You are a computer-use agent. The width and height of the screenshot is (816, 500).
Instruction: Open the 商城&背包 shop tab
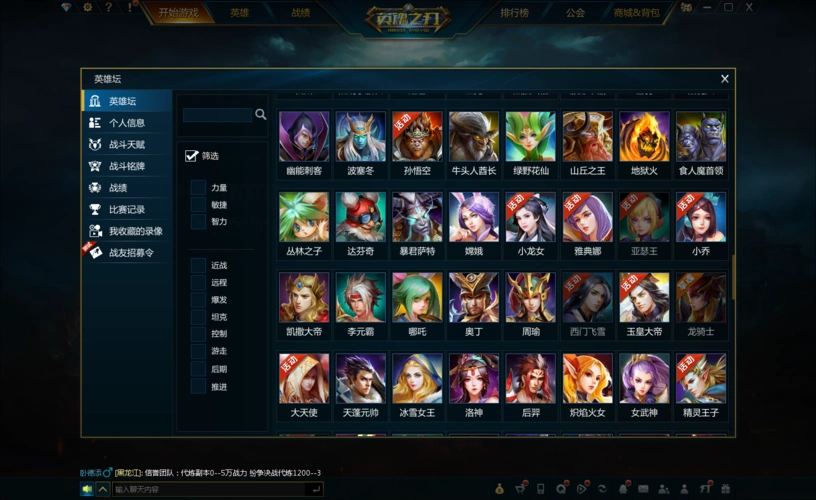(636, 13)
